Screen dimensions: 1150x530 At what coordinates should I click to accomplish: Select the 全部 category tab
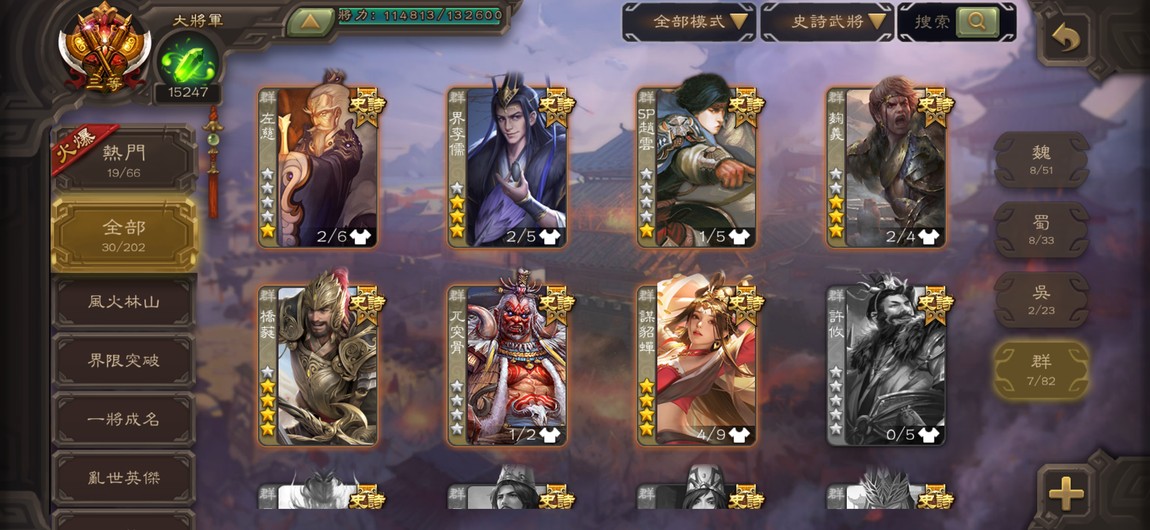[x=124, y=234]
